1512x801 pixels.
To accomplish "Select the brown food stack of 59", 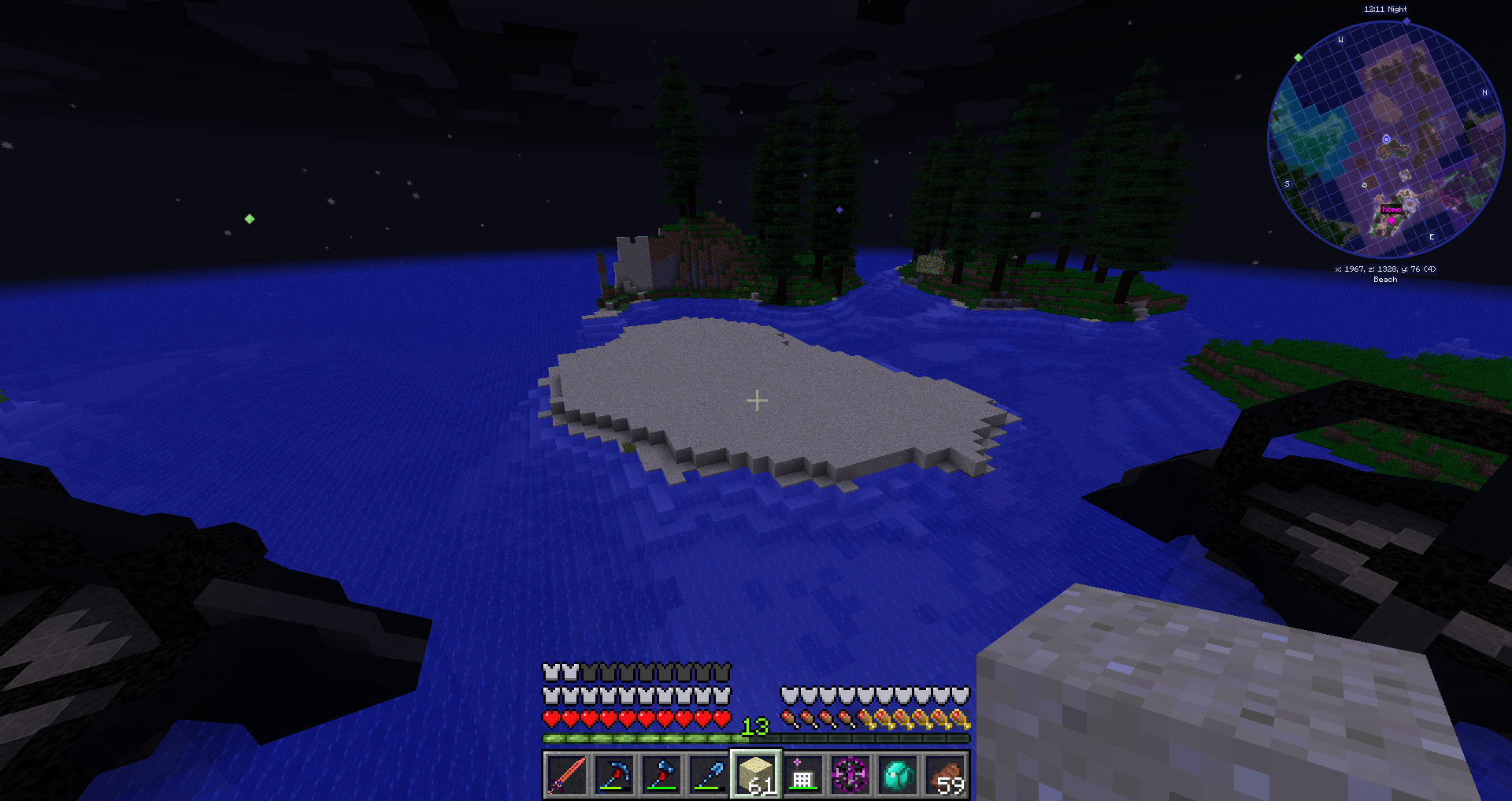I will [946, 774].
